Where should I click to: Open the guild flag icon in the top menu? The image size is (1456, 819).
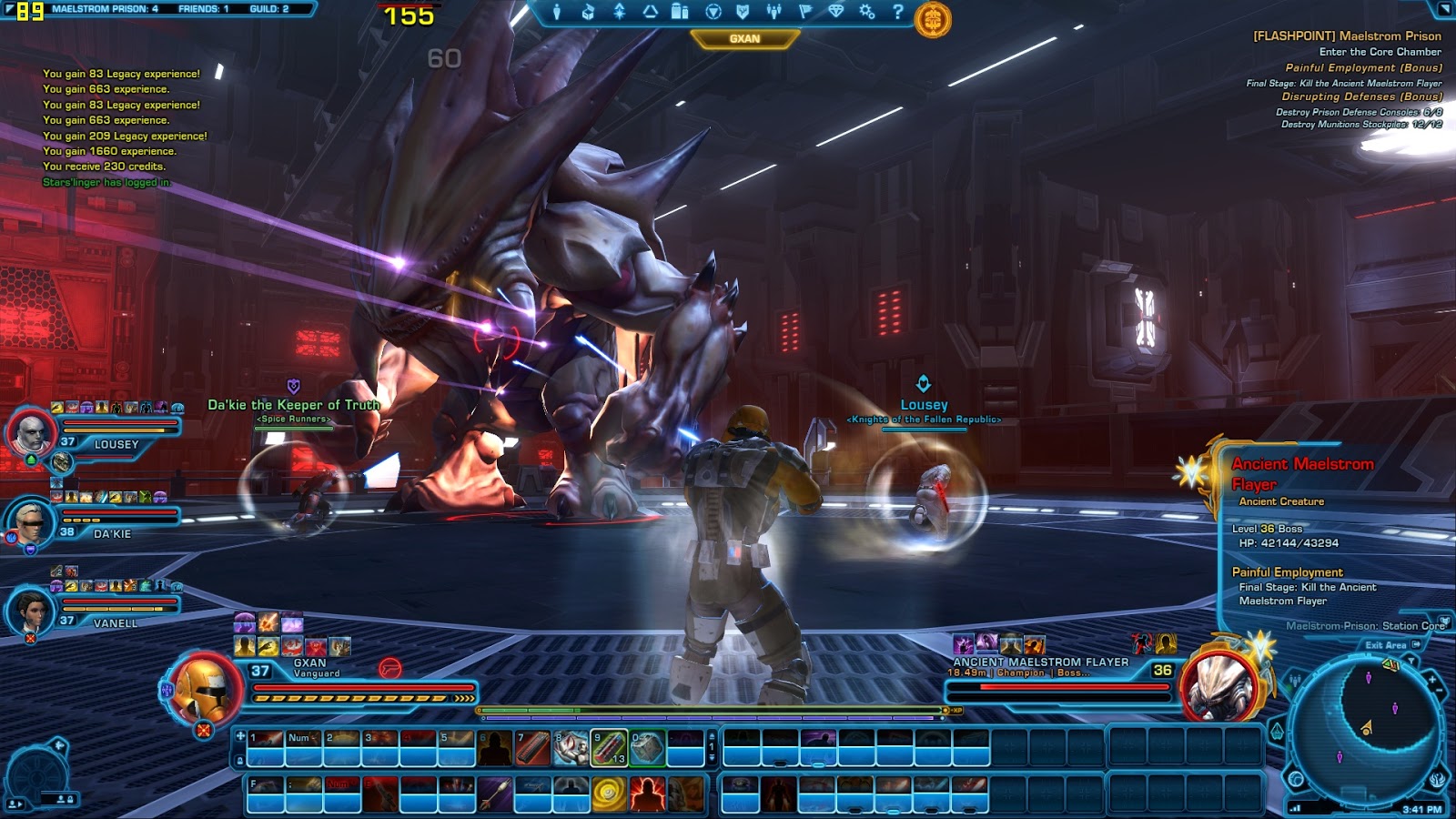pos(804,12)
